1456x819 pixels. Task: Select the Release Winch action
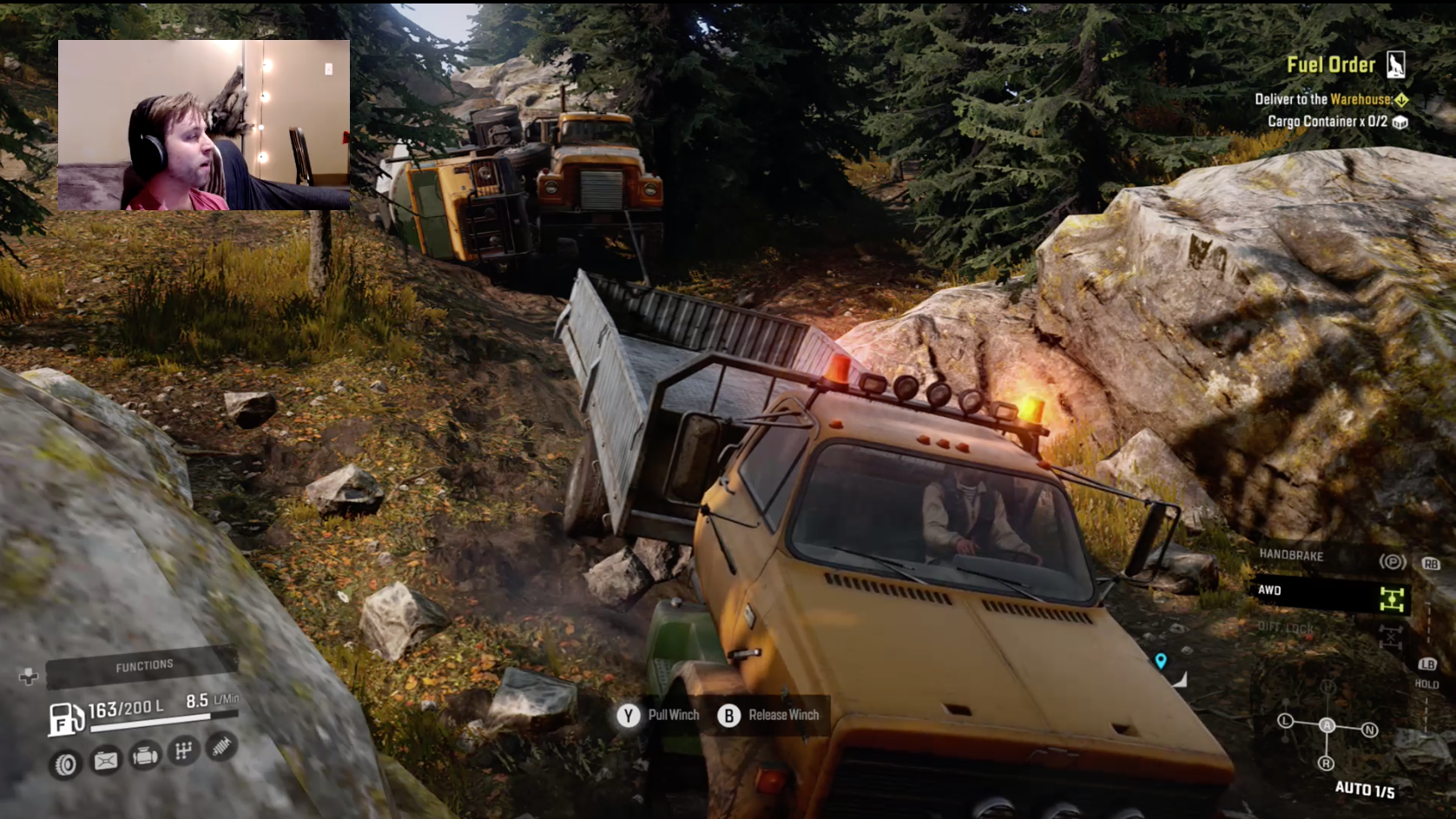768,715
